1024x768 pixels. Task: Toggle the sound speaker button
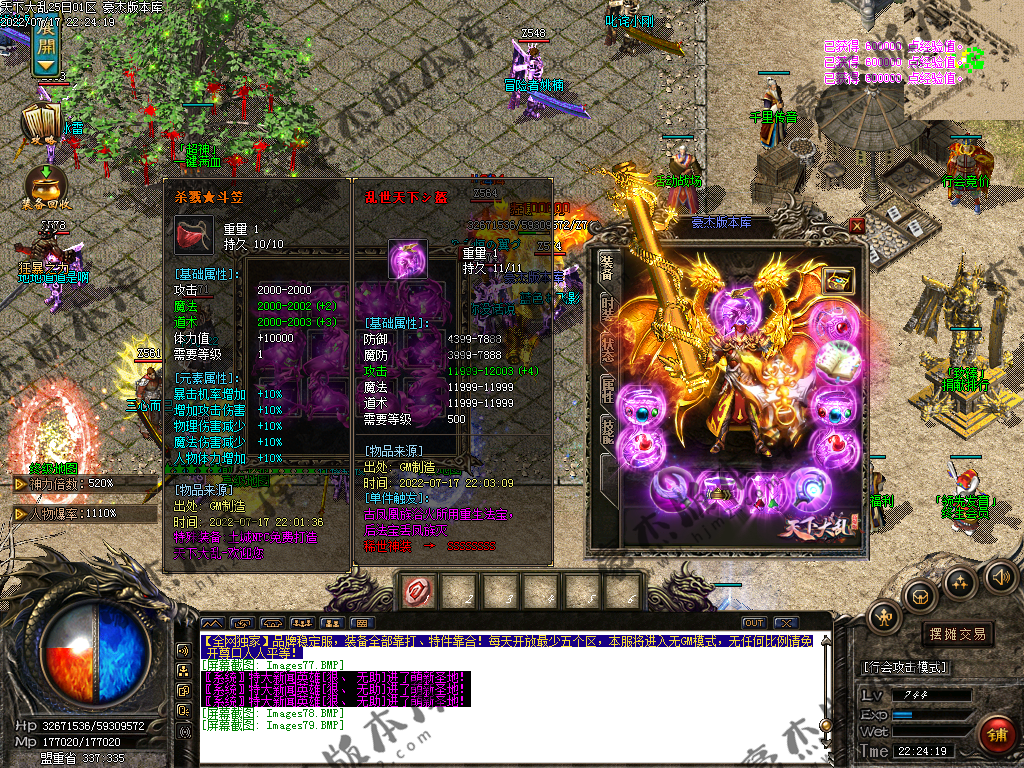1000,577
